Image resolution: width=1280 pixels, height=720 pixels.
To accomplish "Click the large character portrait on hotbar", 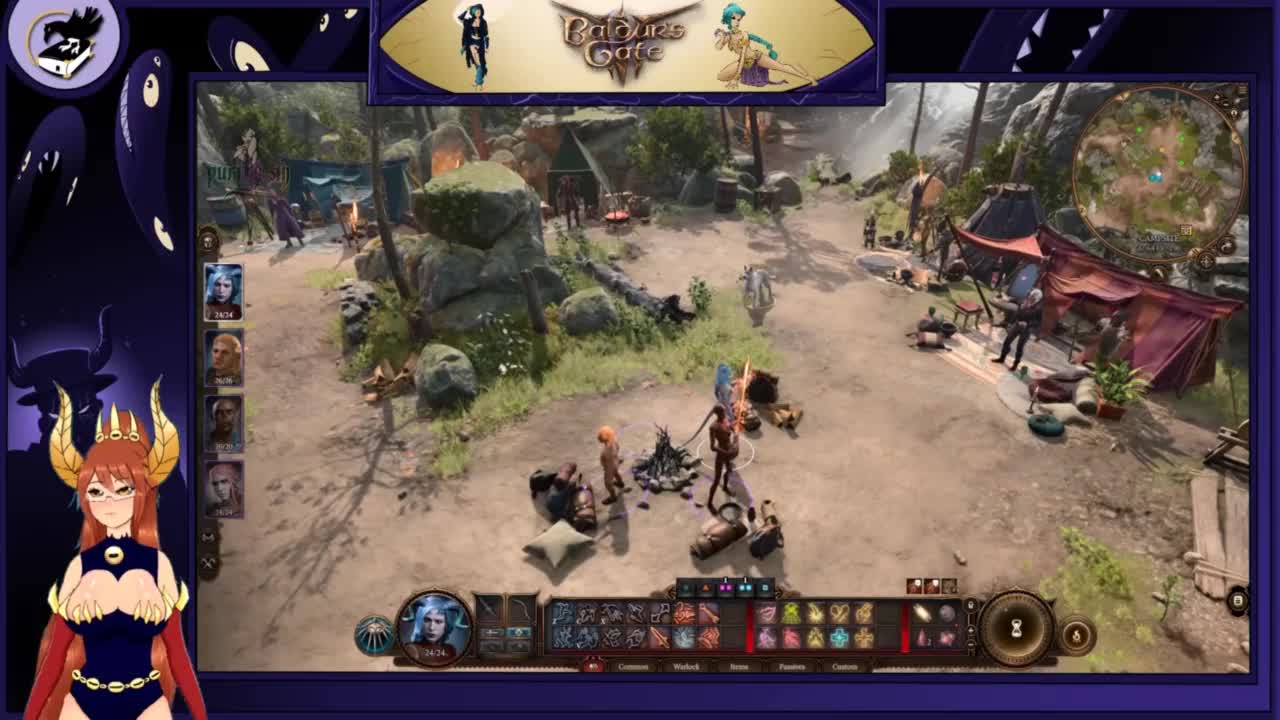I will click(434, 626).
